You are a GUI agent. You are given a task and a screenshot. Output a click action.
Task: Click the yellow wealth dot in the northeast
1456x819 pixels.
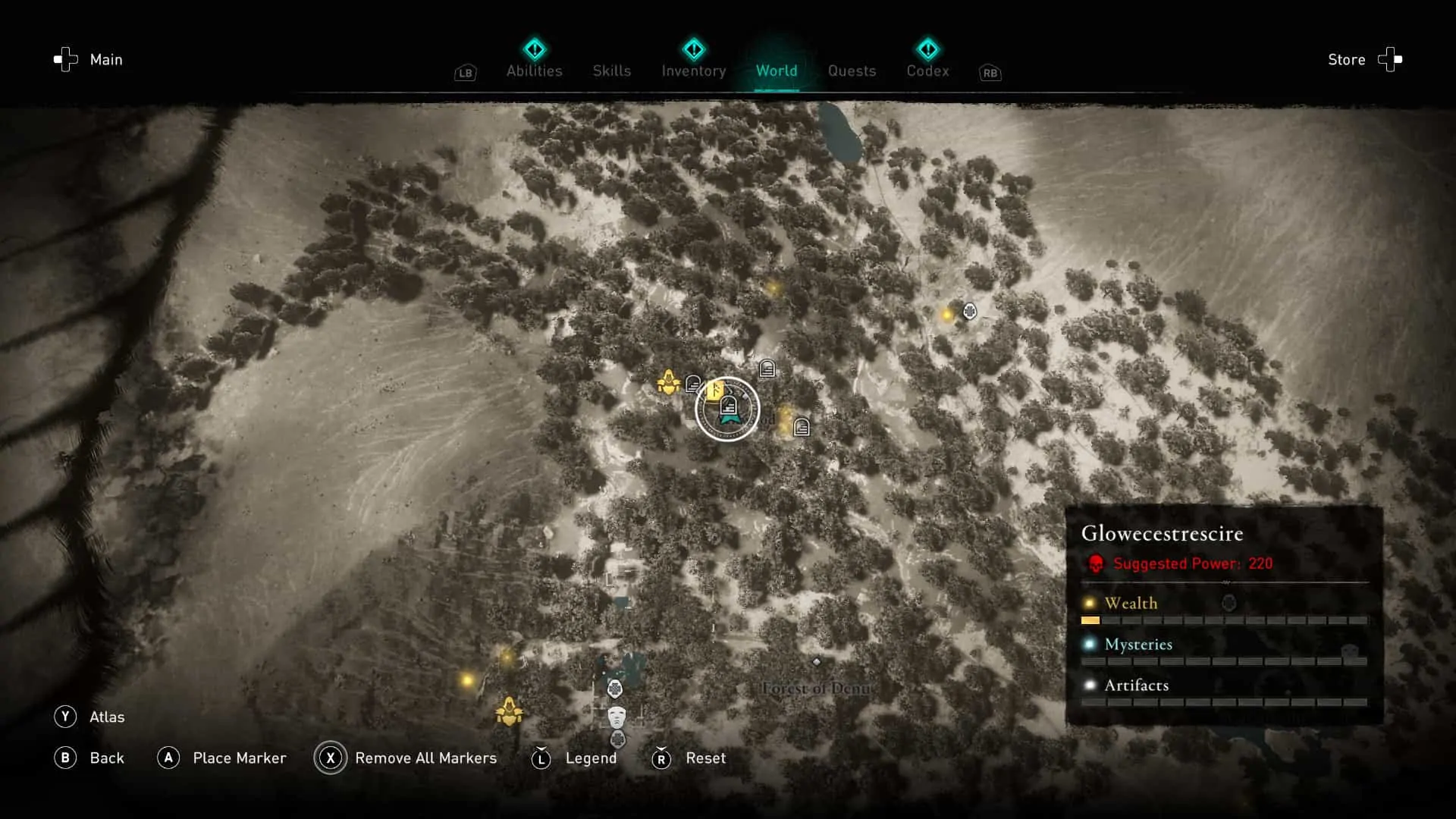(x=946, y=315)
